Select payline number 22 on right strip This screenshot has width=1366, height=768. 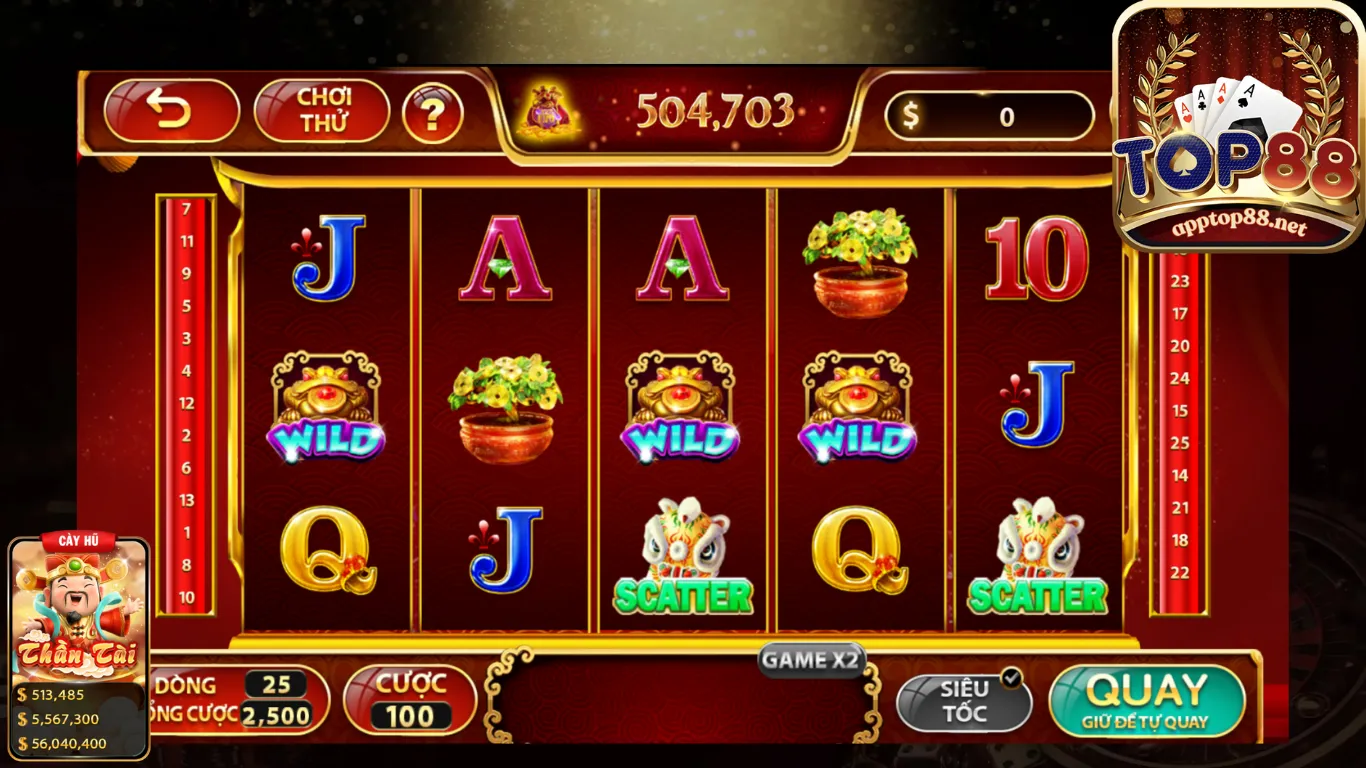1180,572
